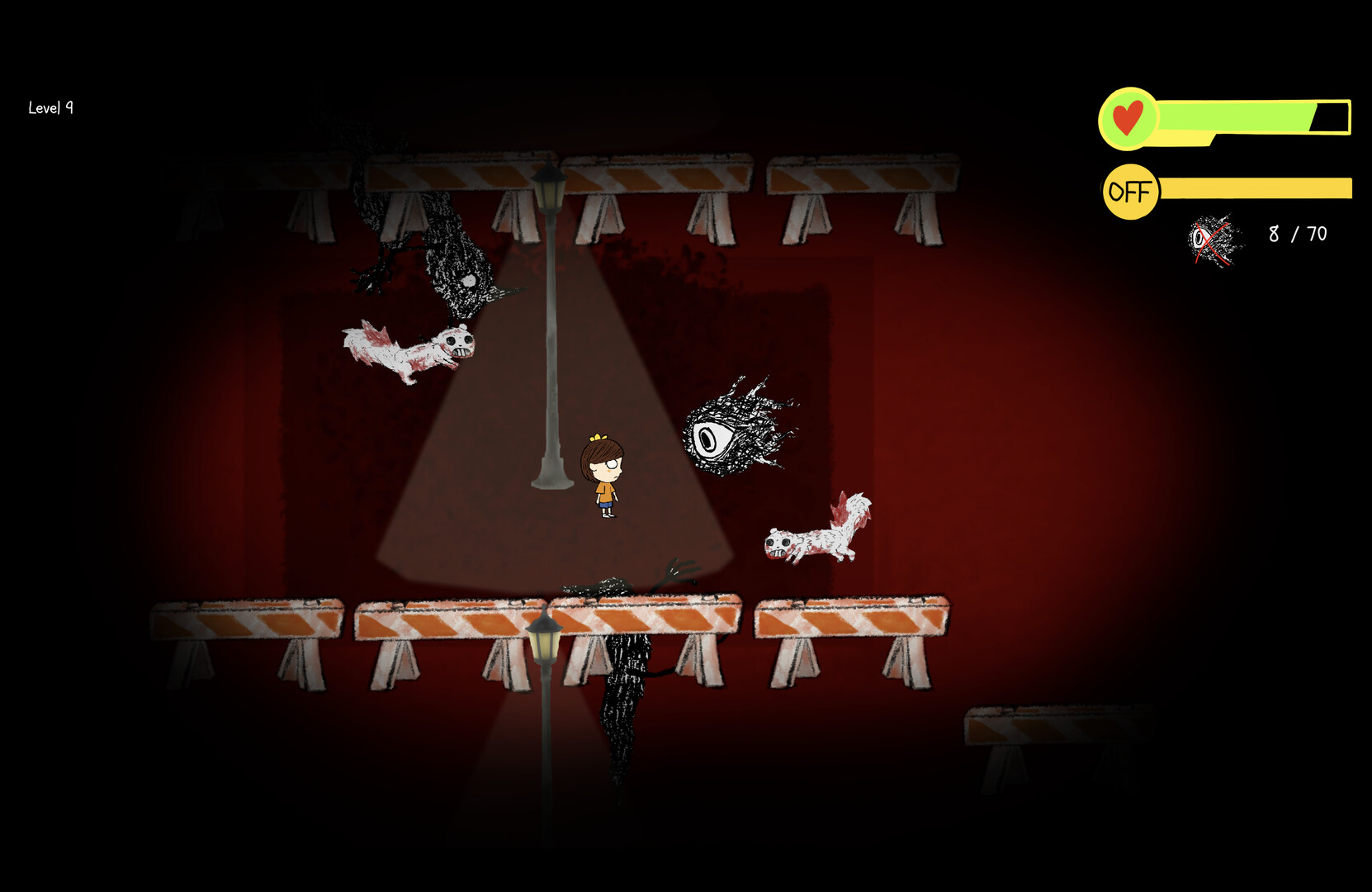This screenshot has height=892, width=1372.
Task: Toggle the OFF flashlight button
Action: pos(1129,190)
